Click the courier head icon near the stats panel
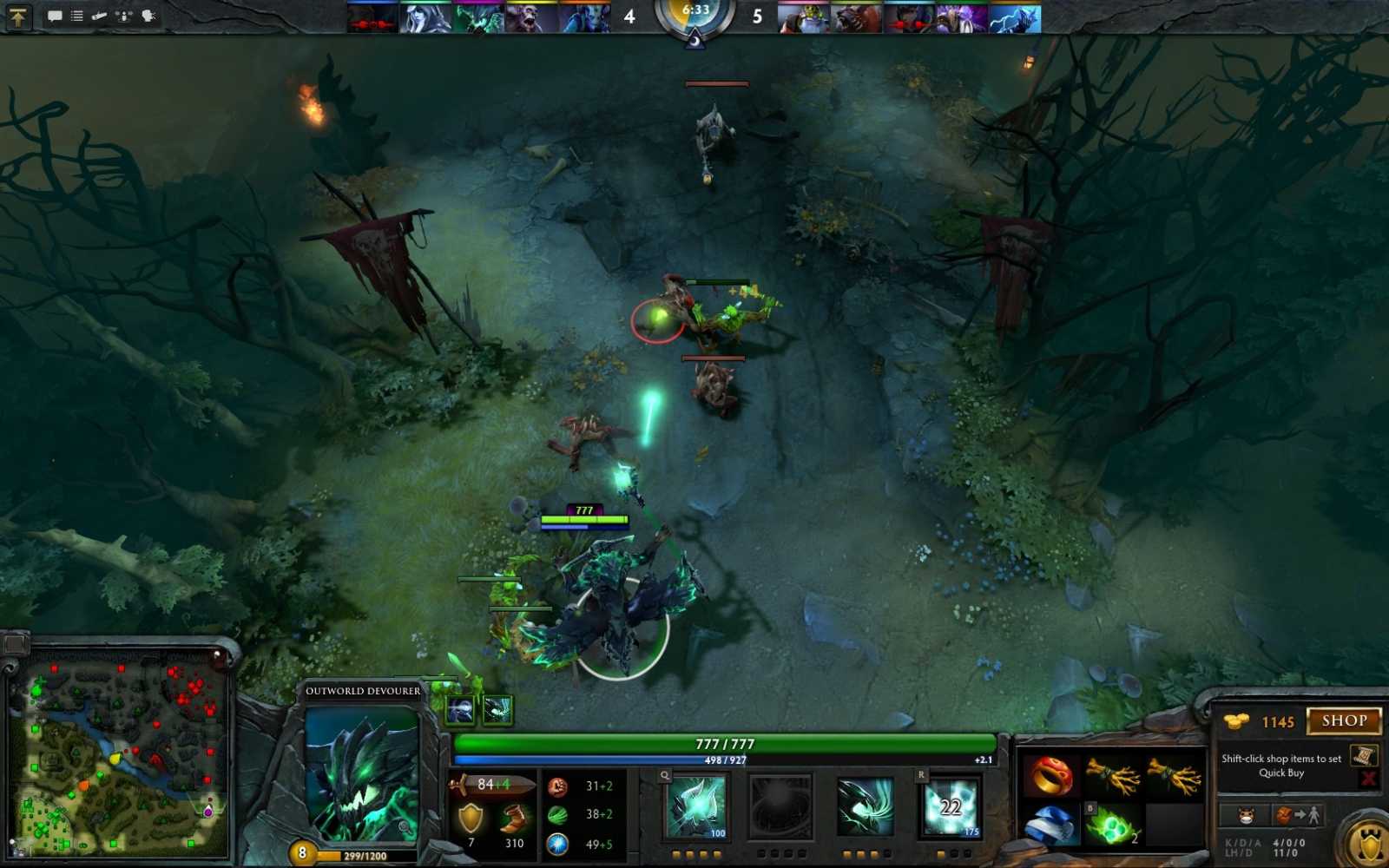 (x=1246, y=815)
